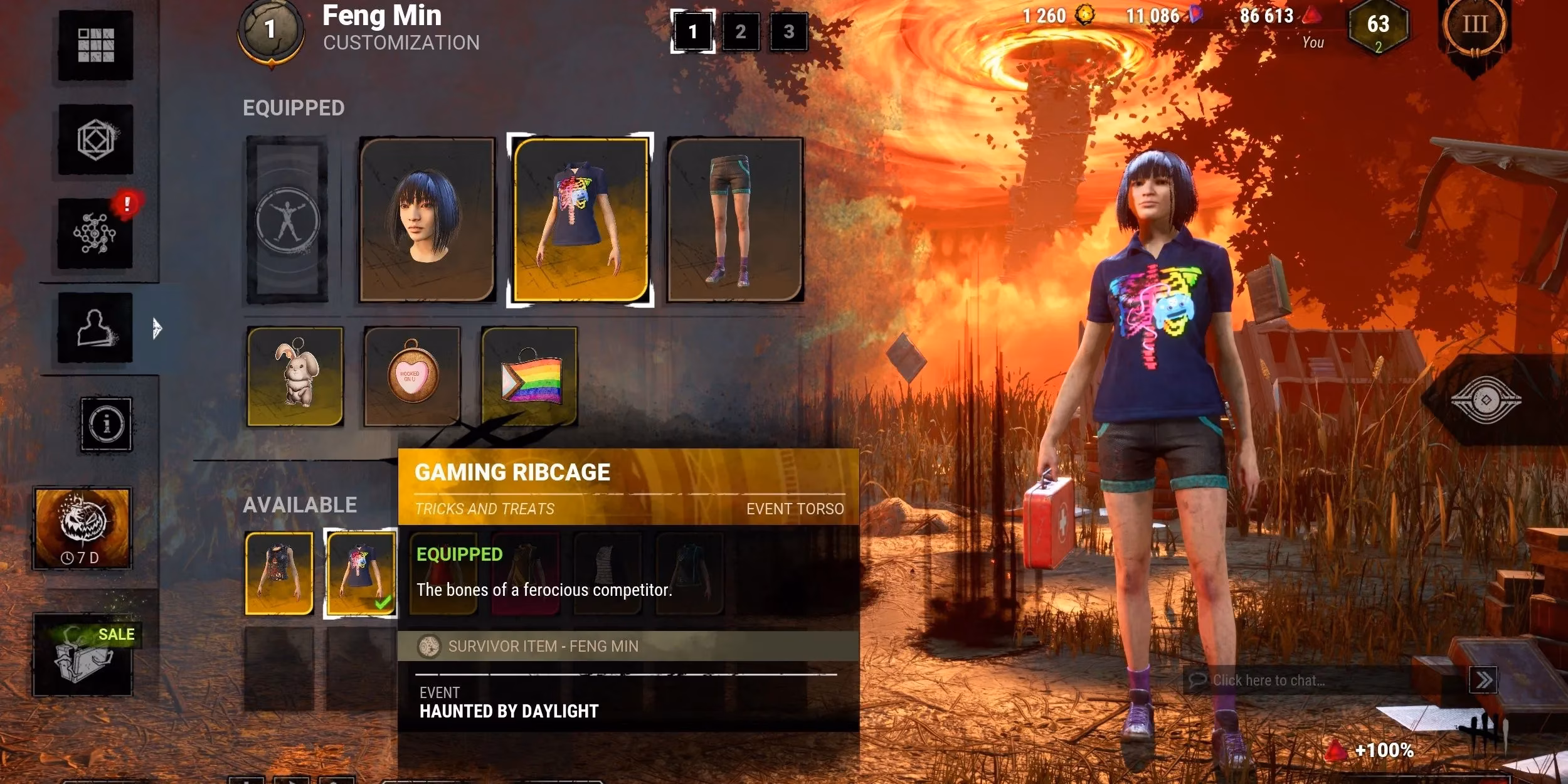Select the character customization silhouette icon

pyautogui.click(x=95, y=329)
